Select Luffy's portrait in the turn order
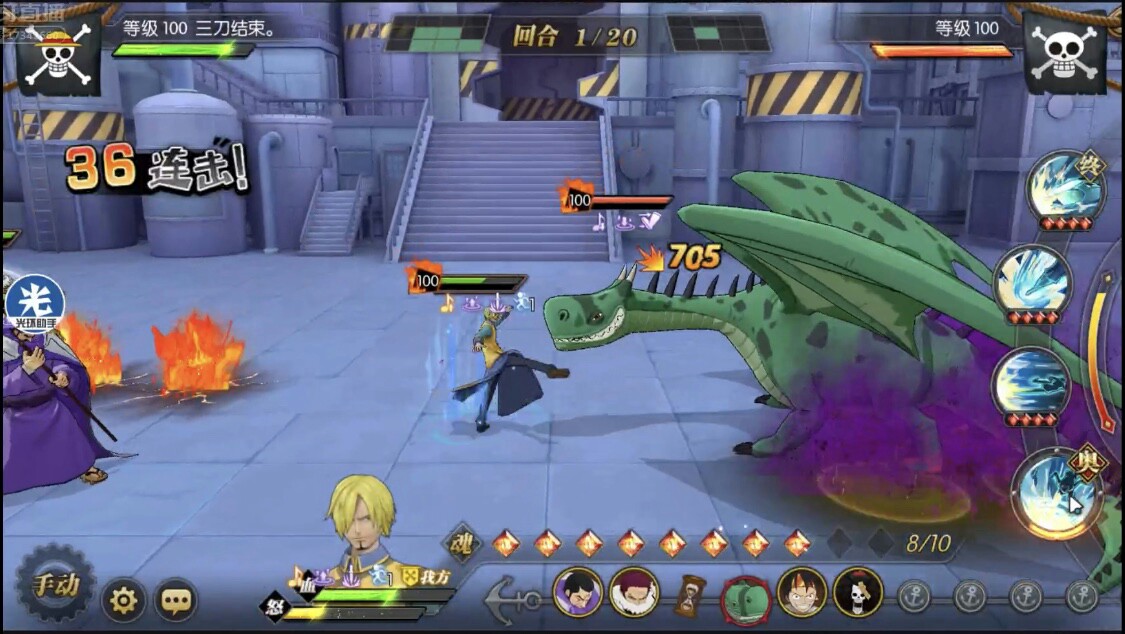Screen dimensions: 1125x634 pyautogui.click(x=802, y=592)
